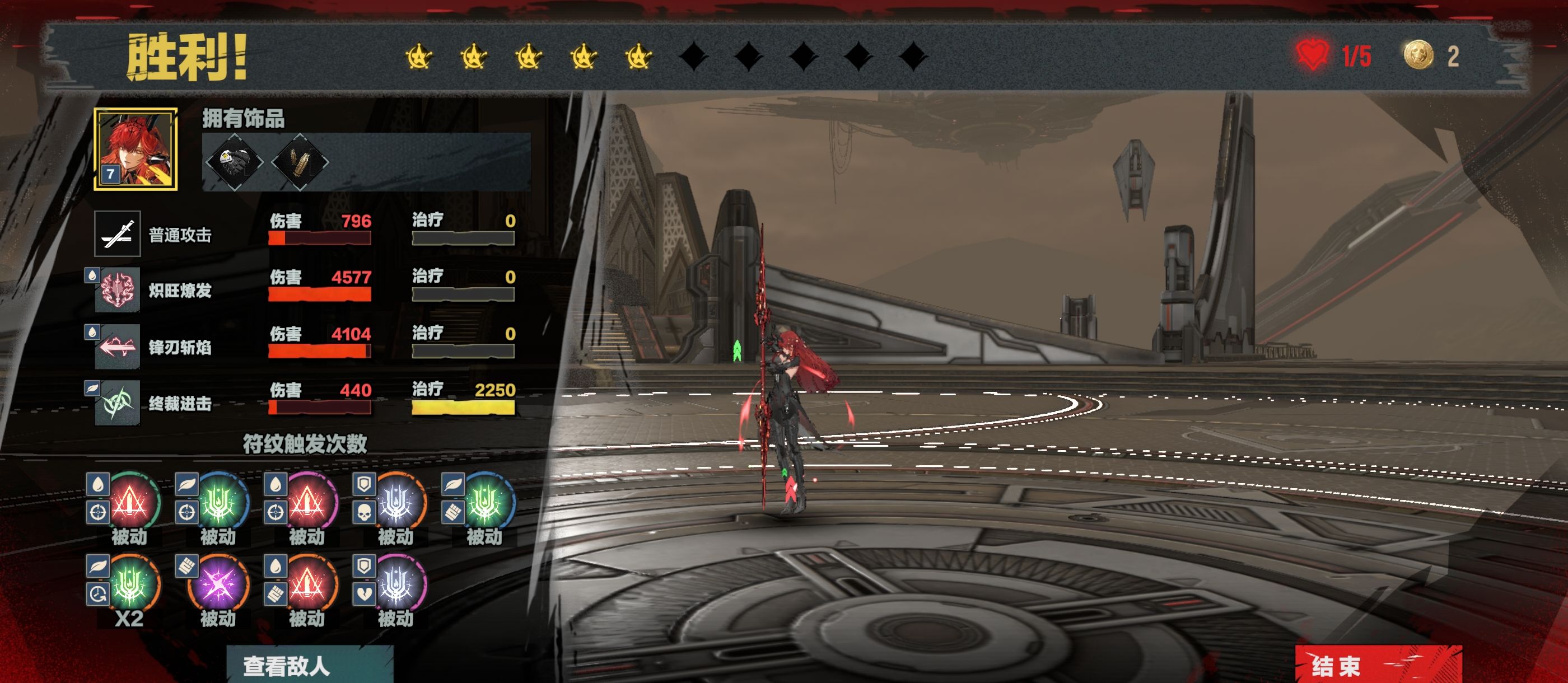This screenshot has width=1568, height=683.
Task: Select the 炽旺燎发 skill icon
Action: 118,290
